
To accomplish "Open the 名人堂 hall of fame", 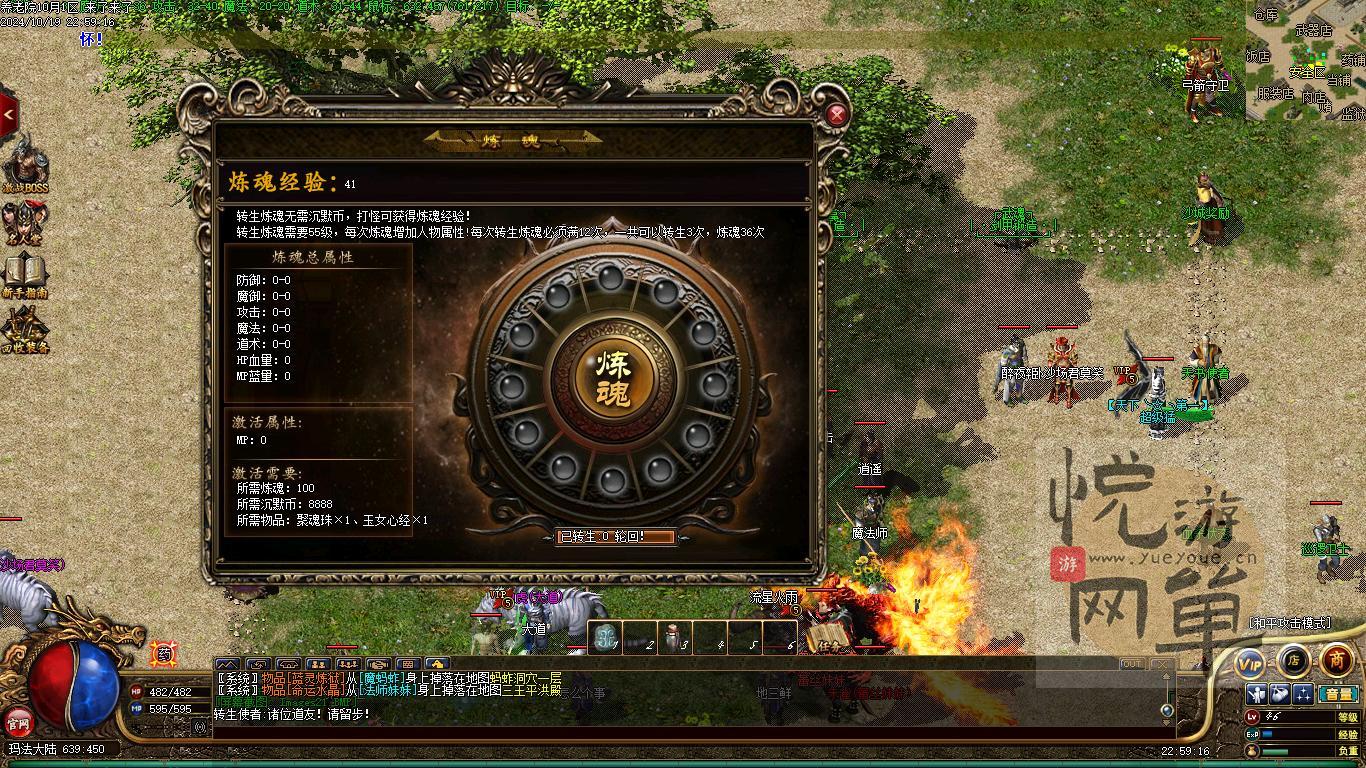I will pyautogui.click(x=25, y=224).
